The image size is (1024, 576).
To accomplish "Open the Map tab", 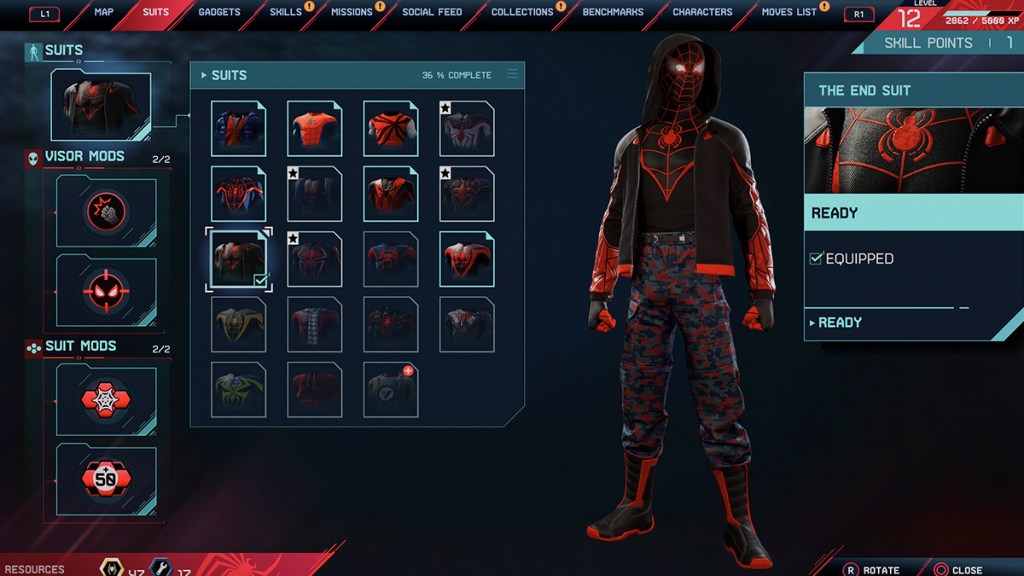I will click(104, 12).
